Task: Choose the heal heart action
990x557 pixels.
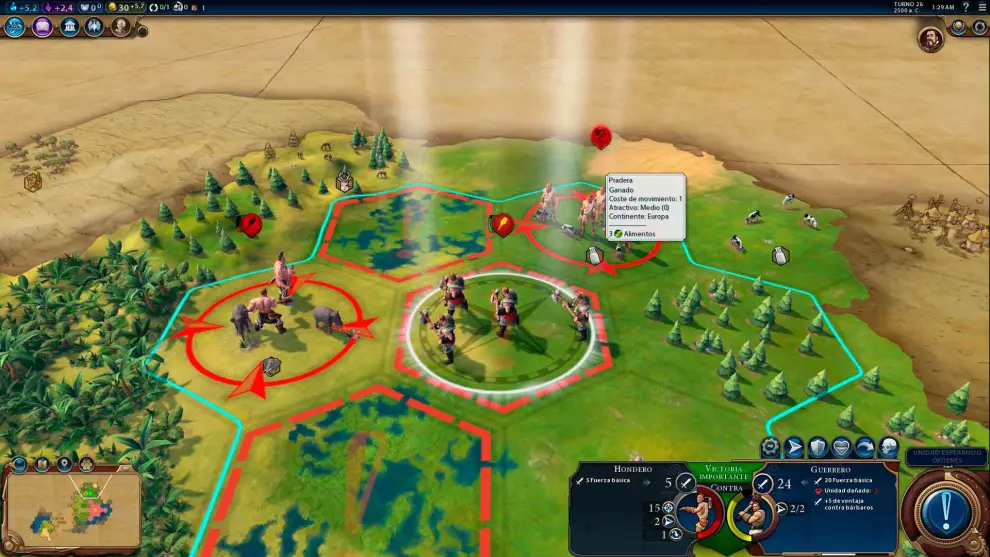Action: 841,447
